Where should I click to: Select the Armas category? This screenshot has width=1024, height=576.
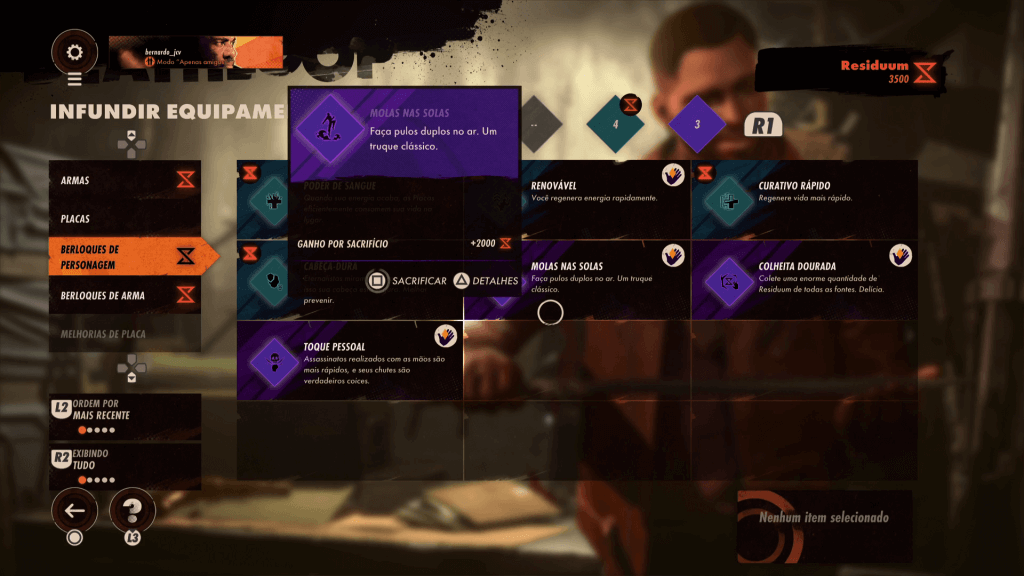coord(125,180)
